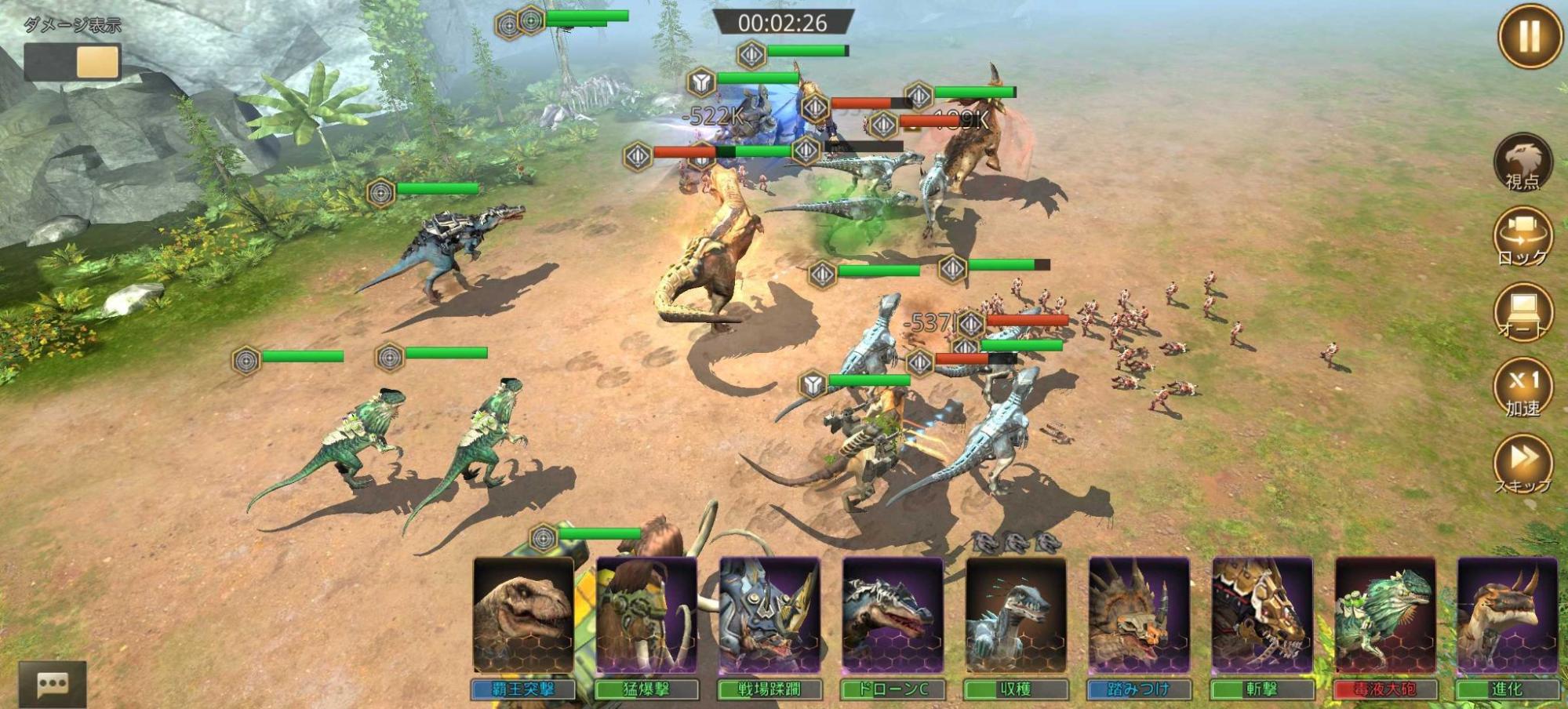1568x709 pixels.
Task: Change camera with the 視点 button
Action: (1522, 162)
